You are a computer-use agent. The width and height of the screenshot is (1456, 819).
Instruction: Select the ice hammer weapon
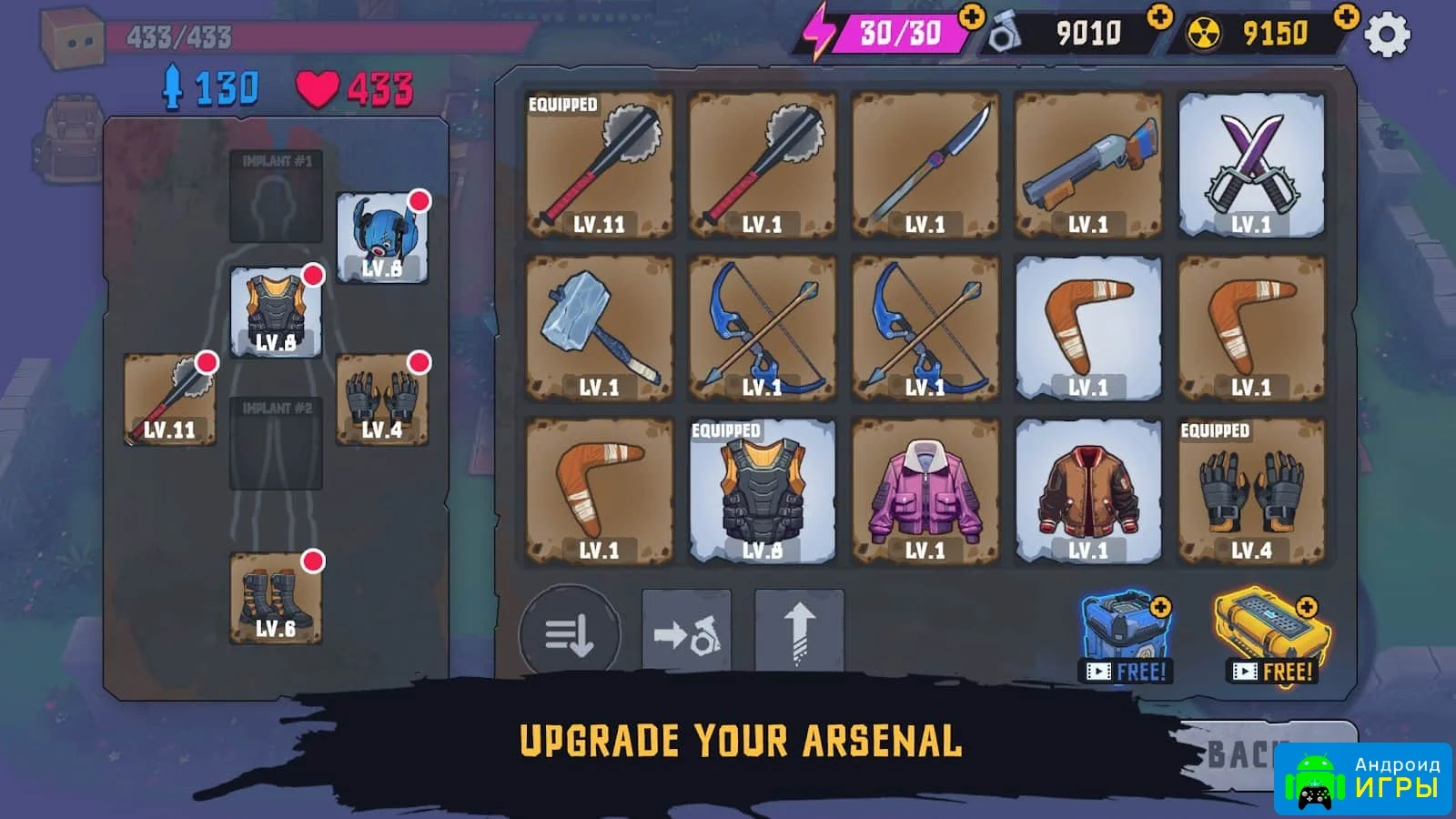[x=599, y=329]
